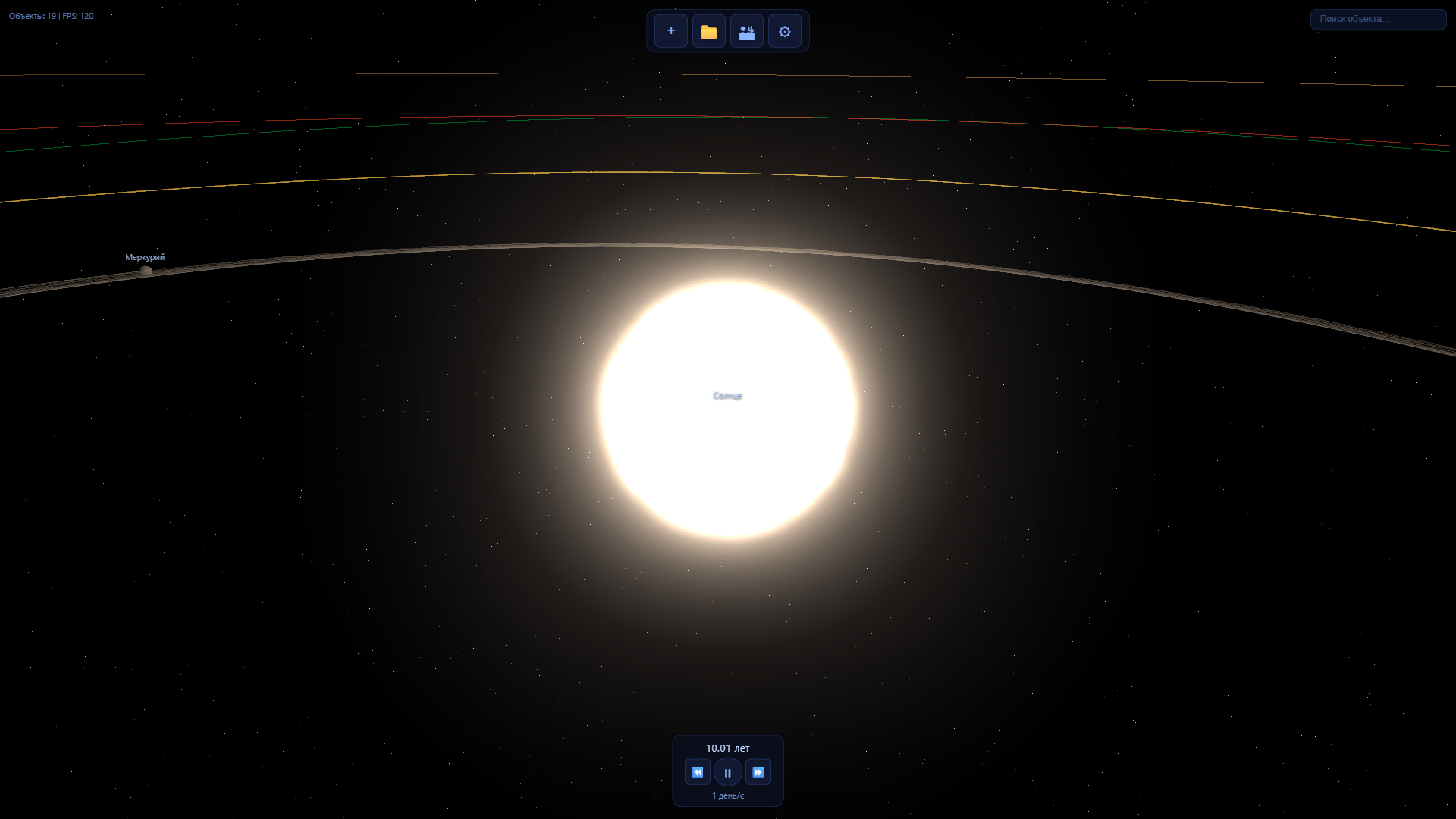Image resolution: width=1456 pixels, height=819 pixels.
Task: Pause the simulation with the pause icon
Action: [727, 771]
